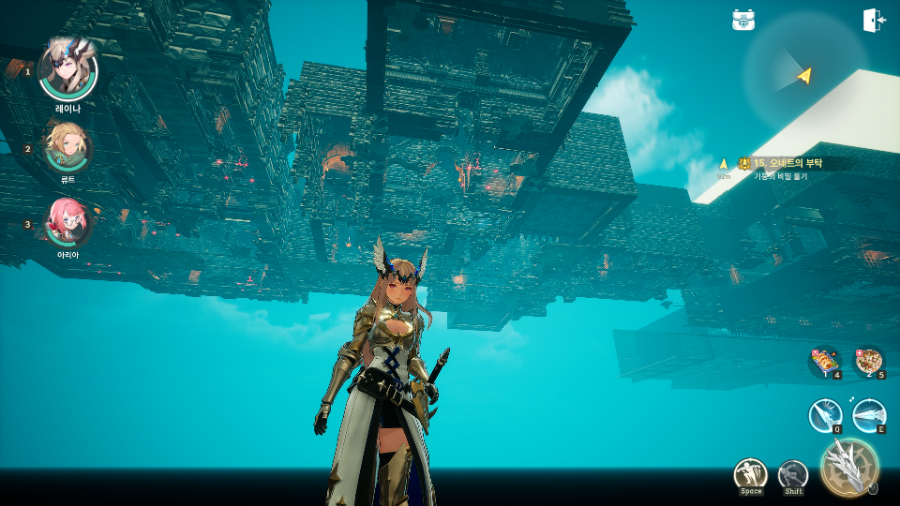This screenshot has height=506, width=900.
Task: Activate the Q sword slash skill
Action: point(826,415)
